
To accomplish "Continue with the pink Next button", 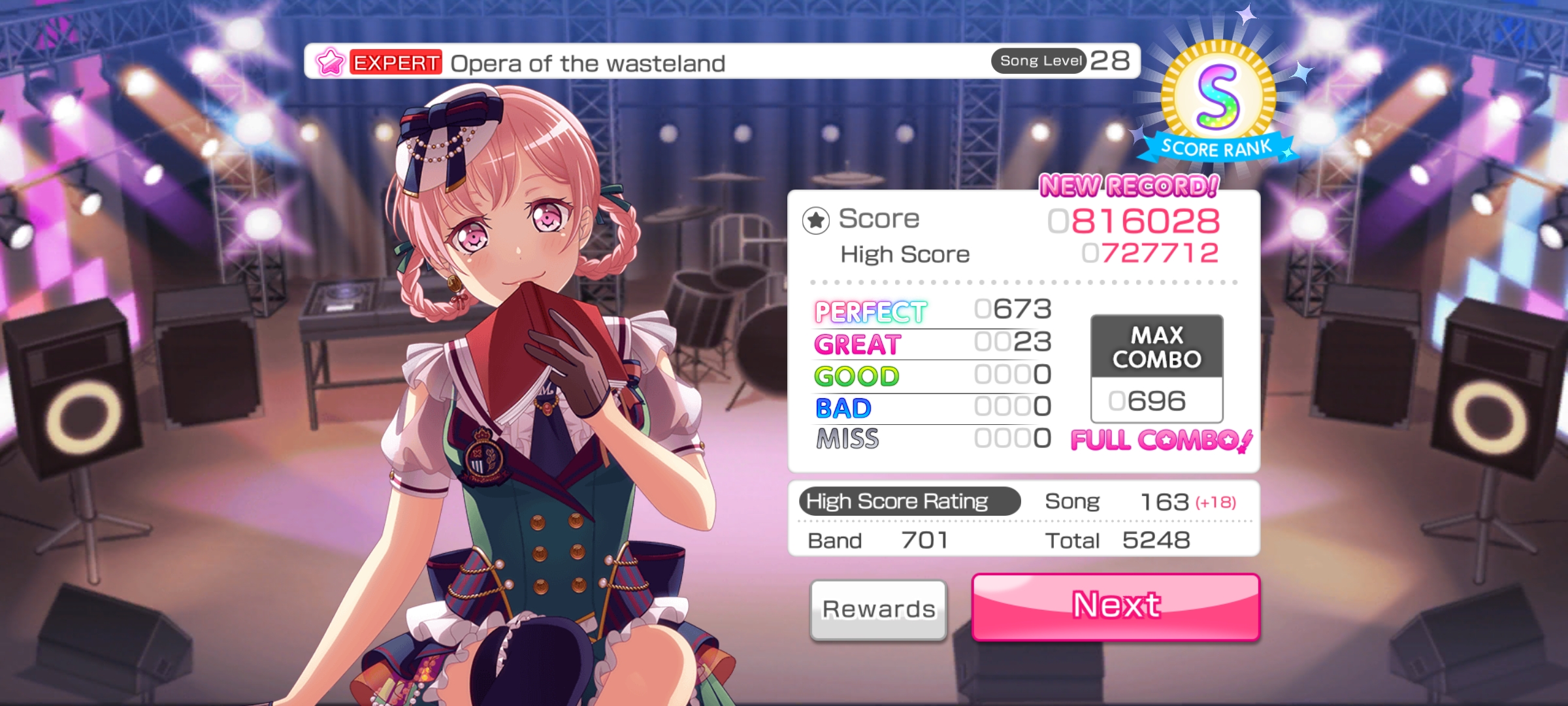I will (1115, 606).
